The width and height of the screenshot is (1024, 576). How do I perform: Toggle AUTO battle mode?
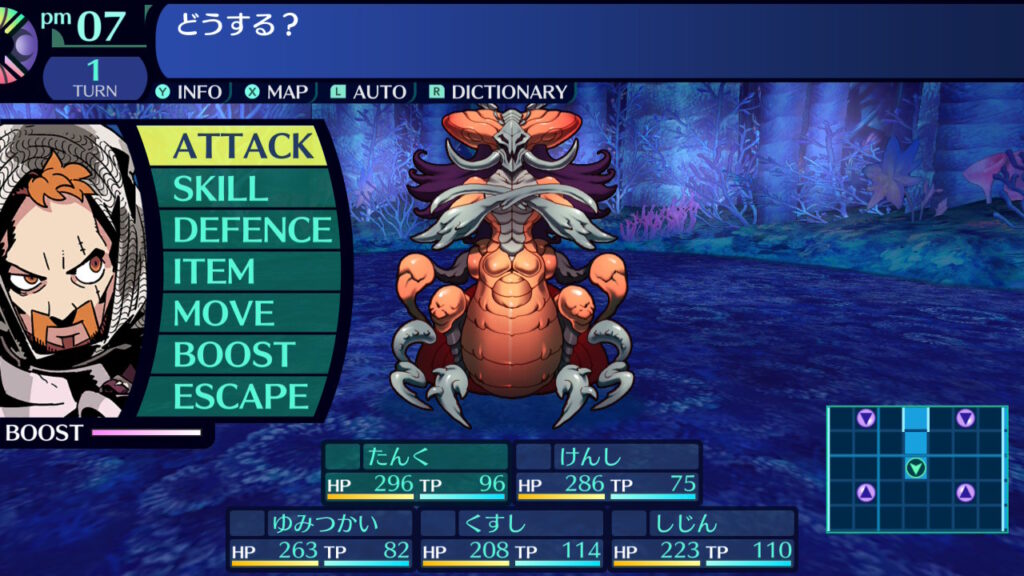click(369, 92)
